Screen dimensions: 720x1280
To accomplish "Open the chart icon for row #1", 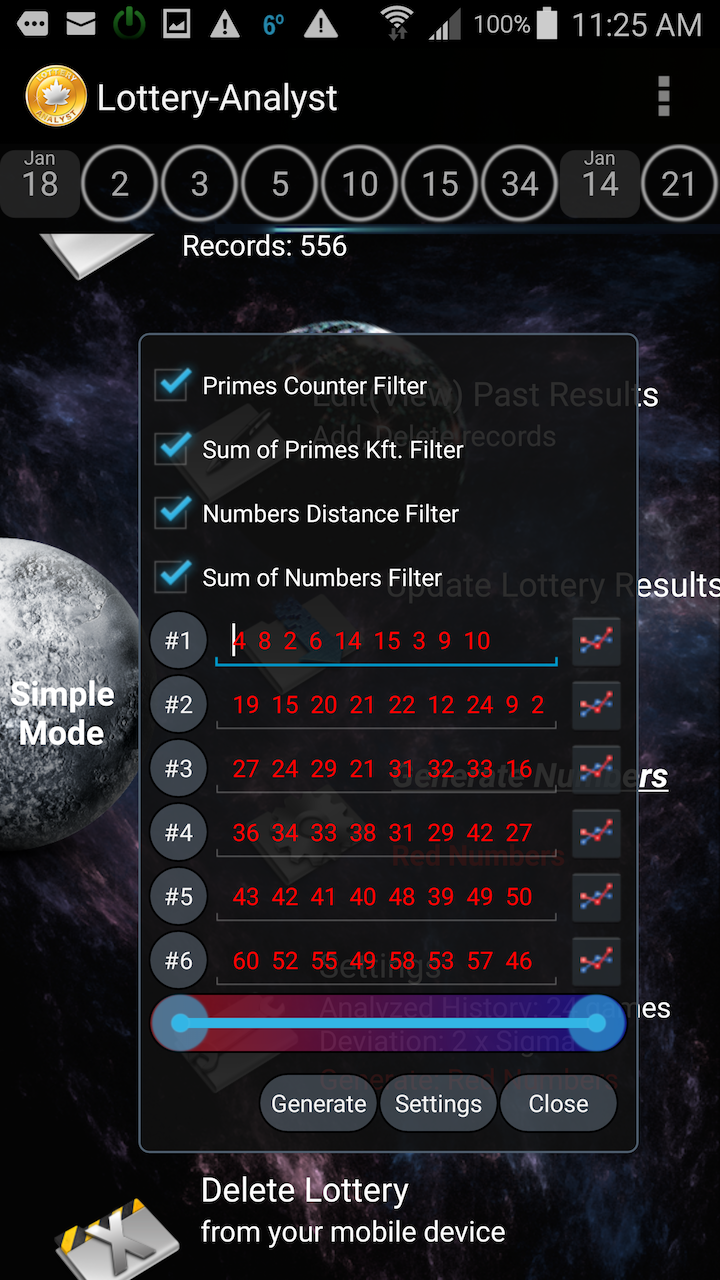I will [x=596, y=642].
